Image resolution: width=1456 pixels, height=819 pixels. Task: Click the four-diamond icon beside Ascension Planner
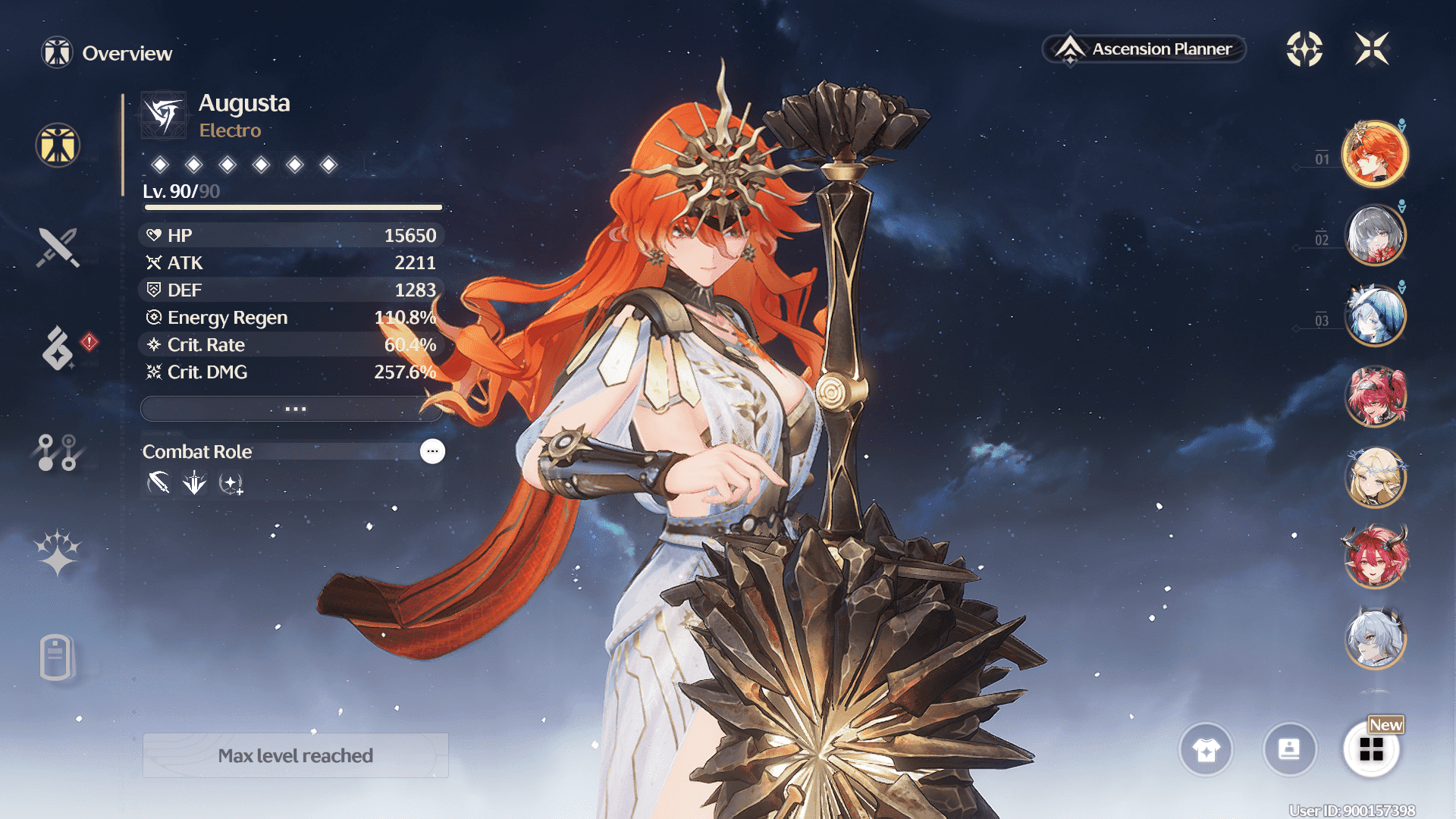click(1304, 49)
